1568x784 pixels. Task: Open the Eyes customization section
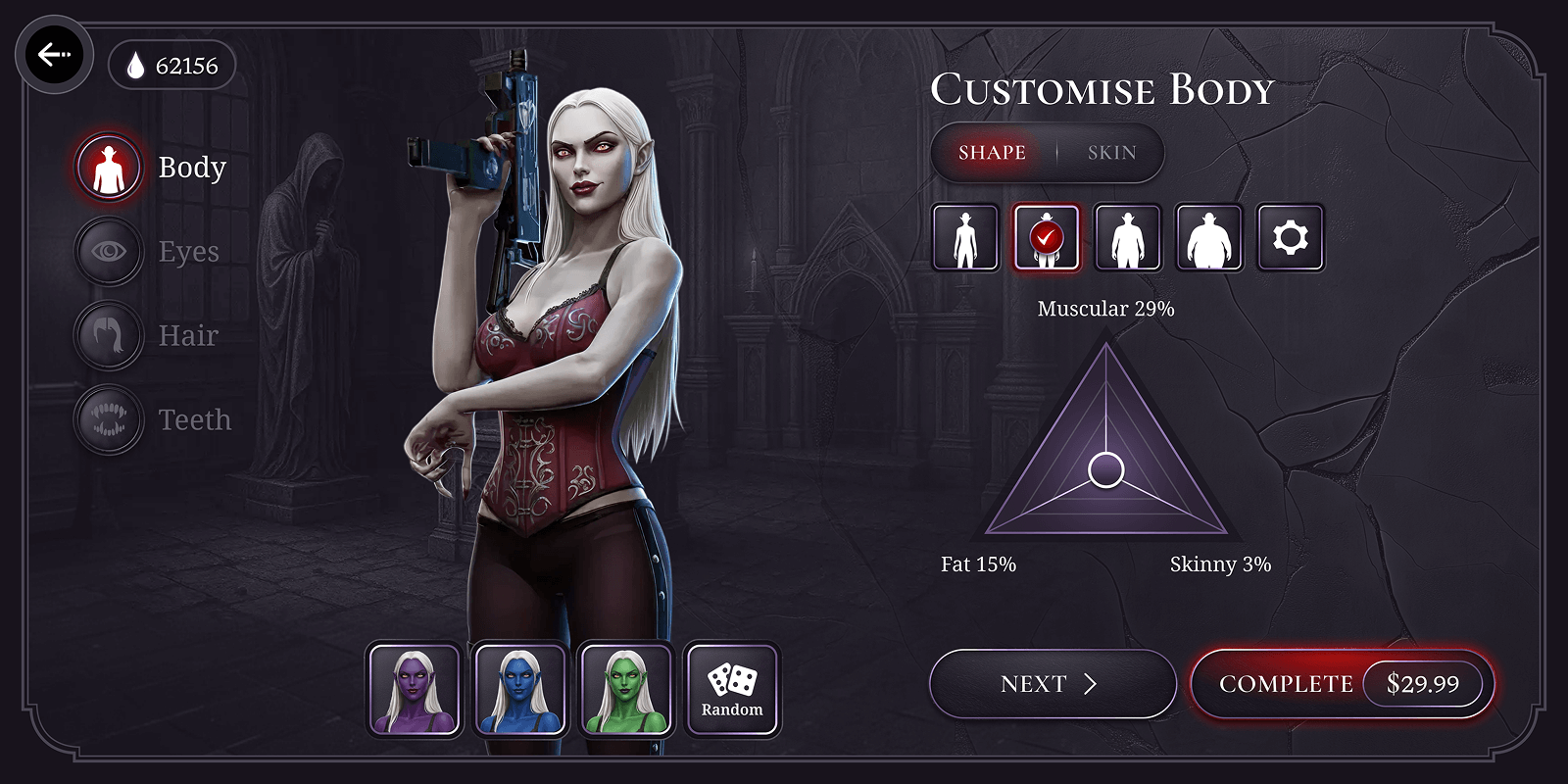(x=108, y=251)
